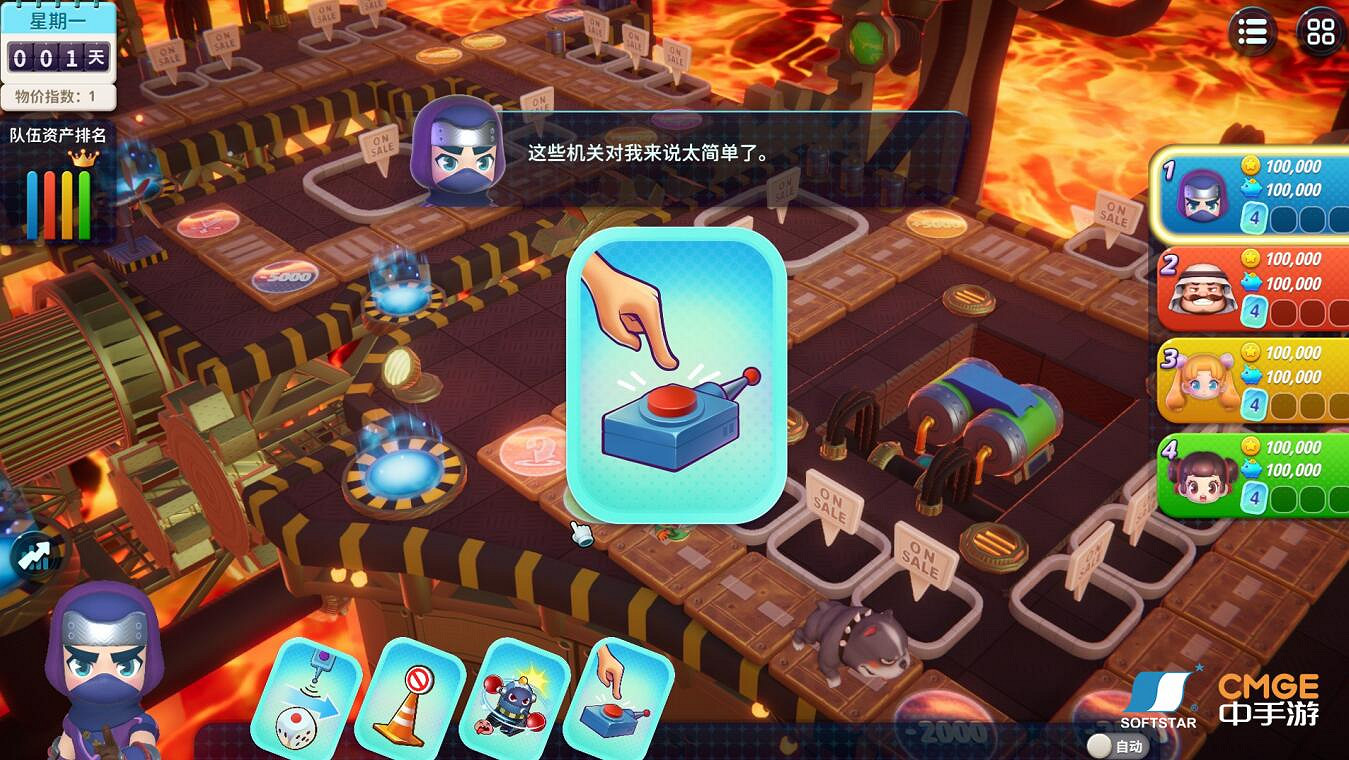Select the red button trap card
1349x760 pixels.
pyautogui.click(x=622, y=697)
